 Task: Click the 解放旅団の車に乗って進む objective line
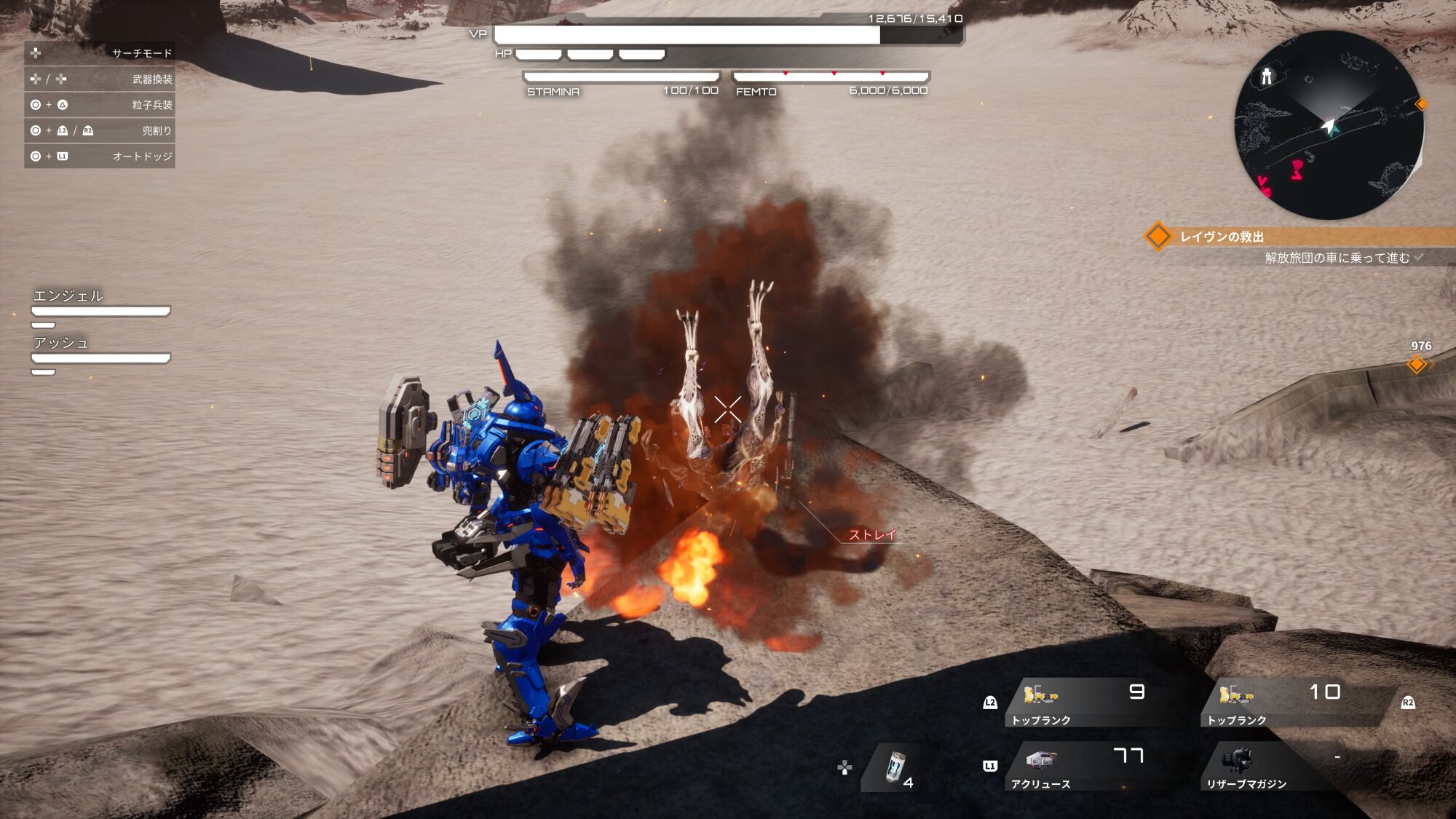(1337, 258)
